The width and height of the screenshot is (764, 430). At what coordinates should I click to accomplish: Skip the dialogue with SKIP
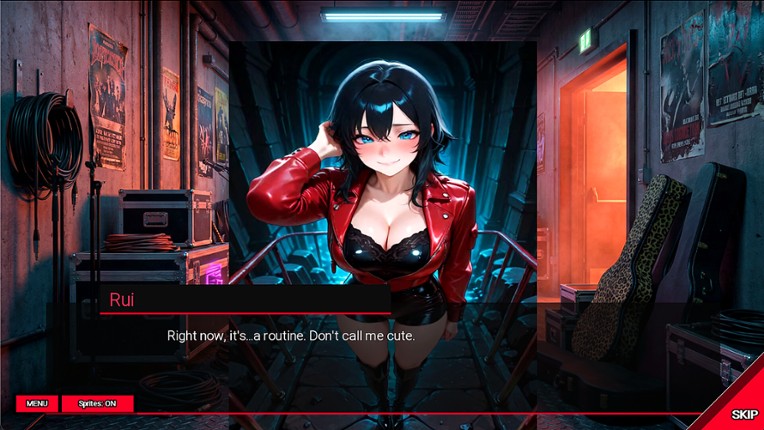(743, 413)
